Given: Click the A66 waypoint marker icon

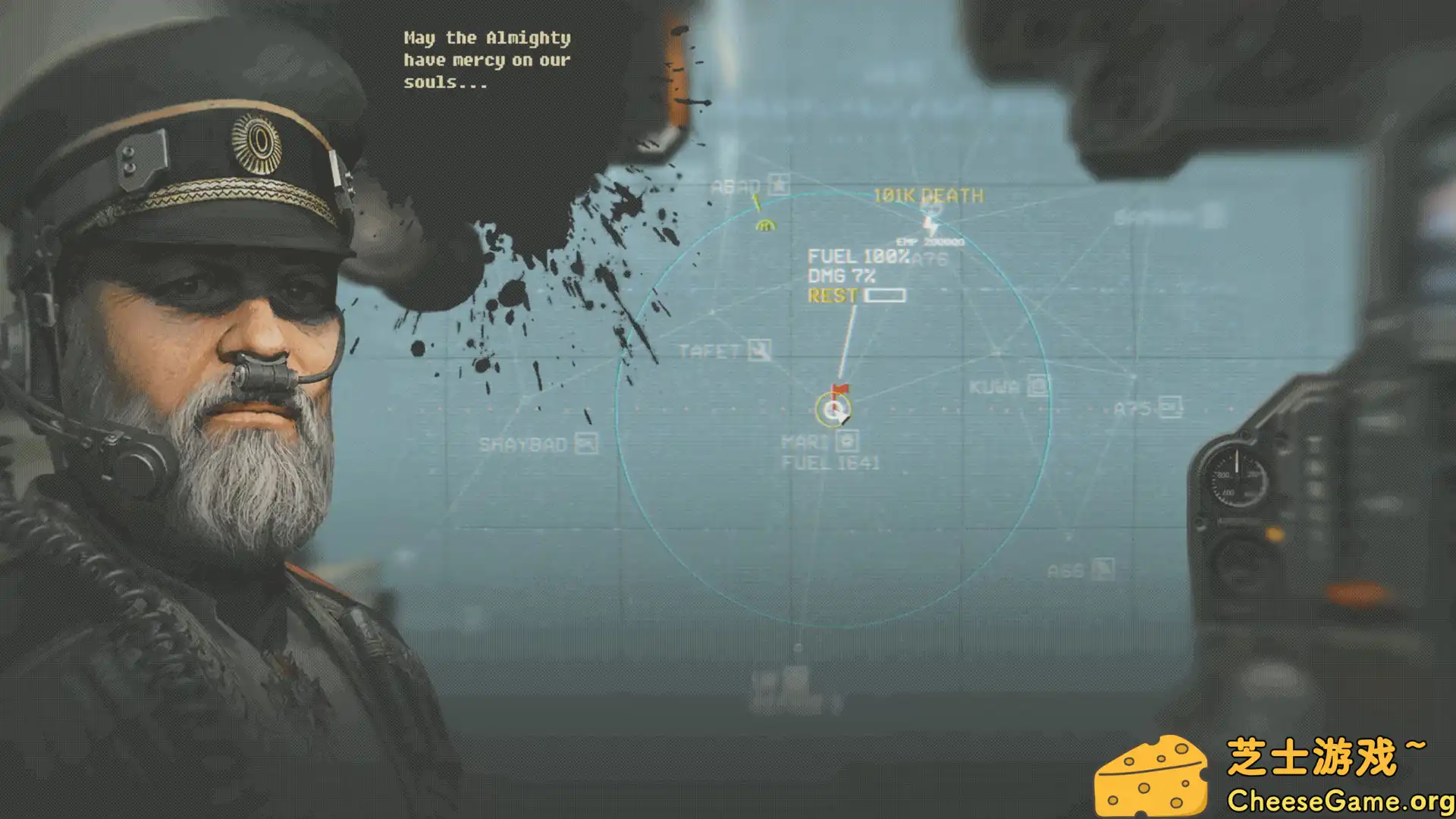Looking at the screenshot, I should 1103,570.
